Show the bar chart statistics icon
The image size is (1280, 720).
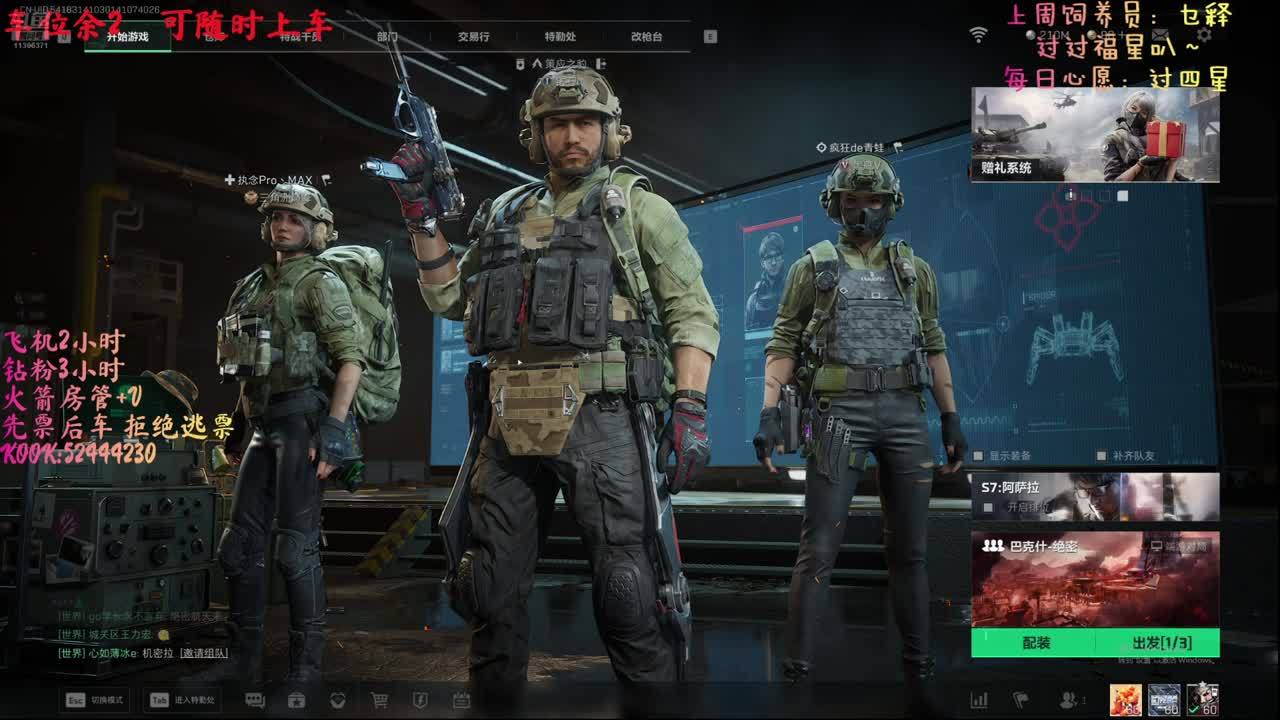tap(979, 700)
